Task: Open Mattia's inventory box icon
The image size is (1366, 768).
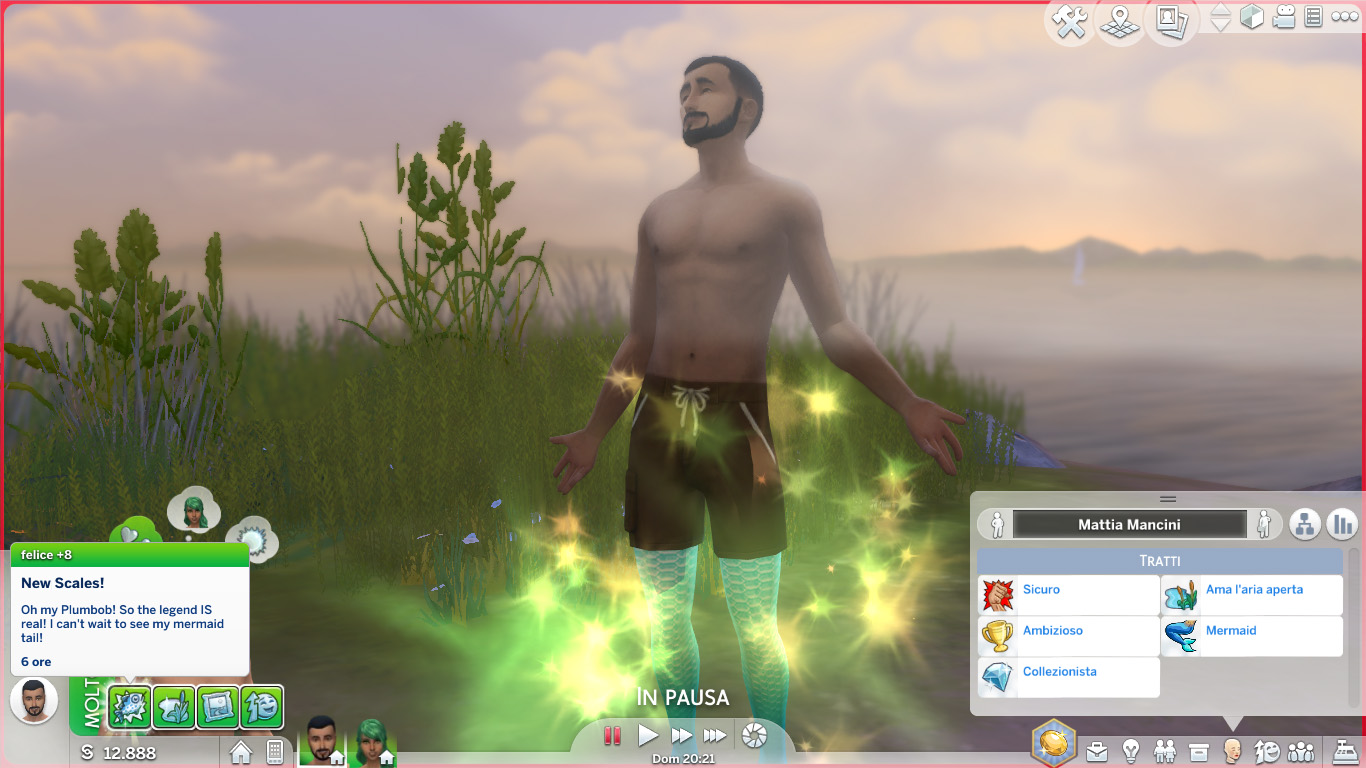Action: tap(1200, 751)
